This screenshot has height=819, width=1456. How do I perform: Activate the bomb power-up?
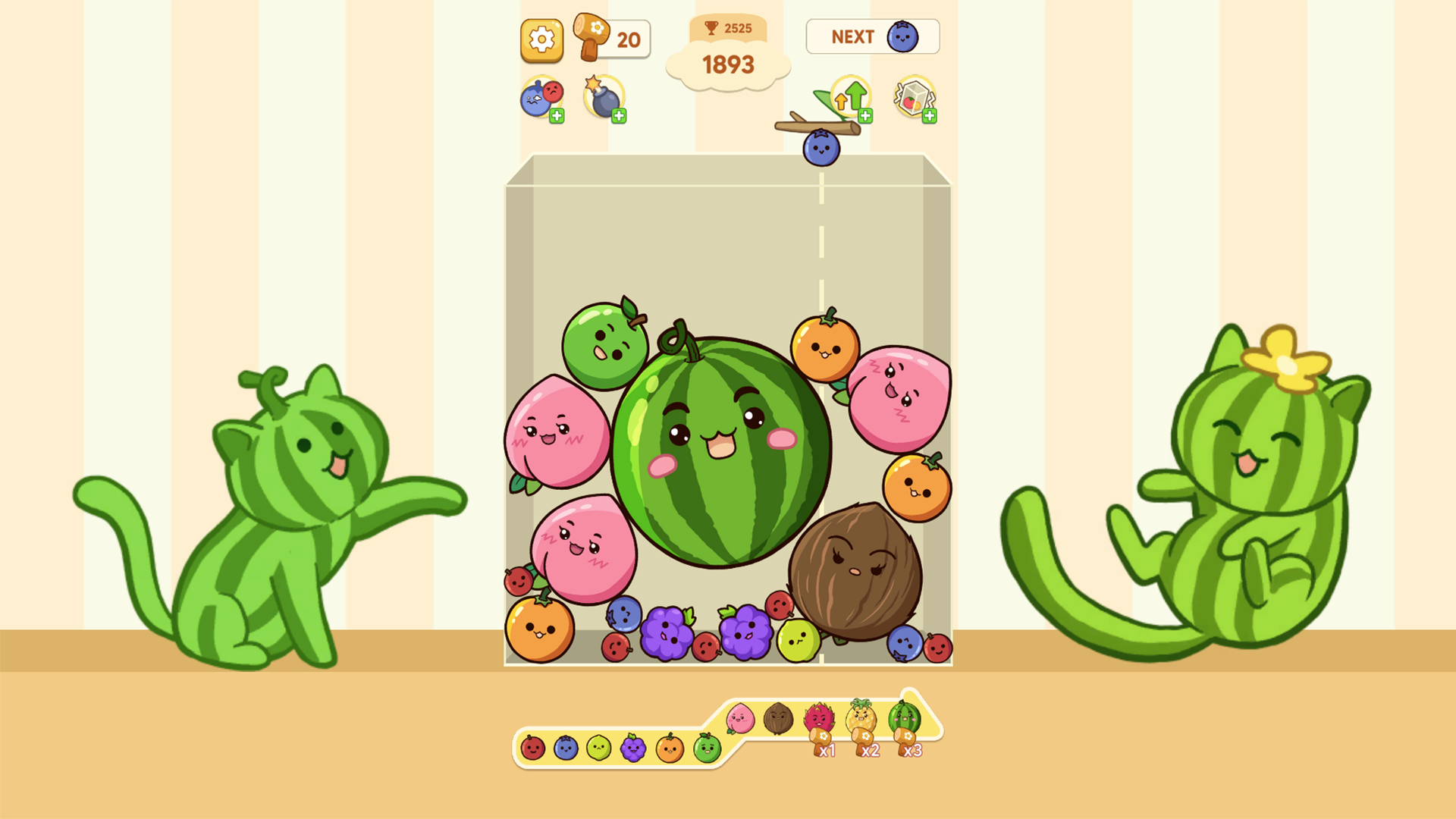(x=604, y=97)
